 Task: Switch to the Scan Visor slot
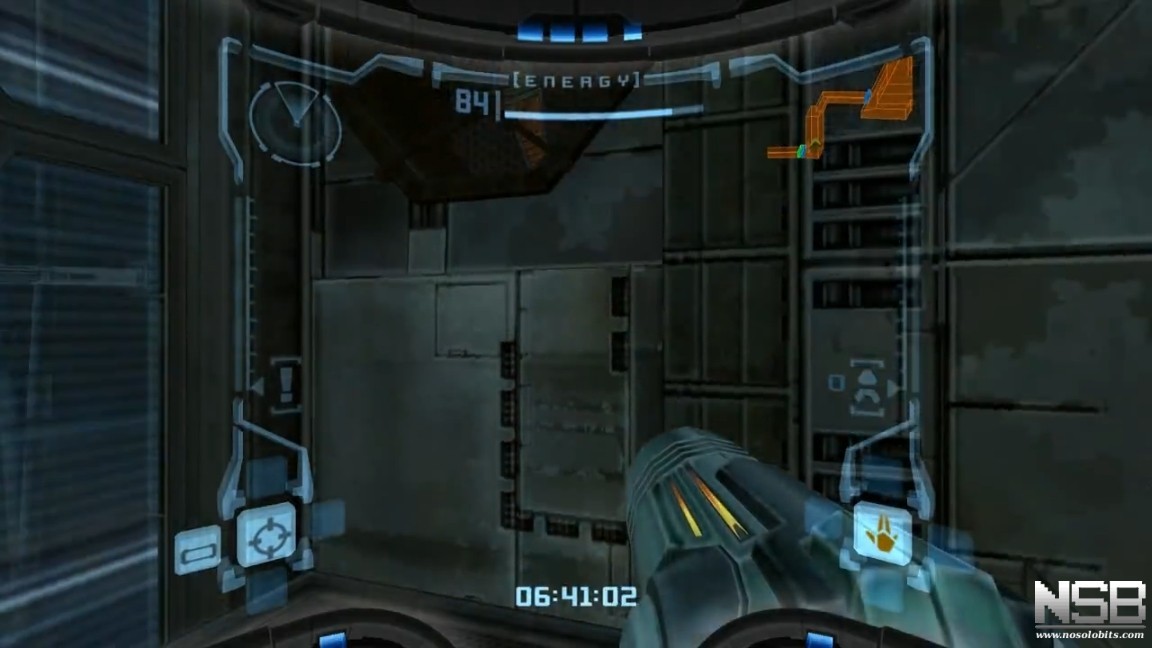[196, 551]
